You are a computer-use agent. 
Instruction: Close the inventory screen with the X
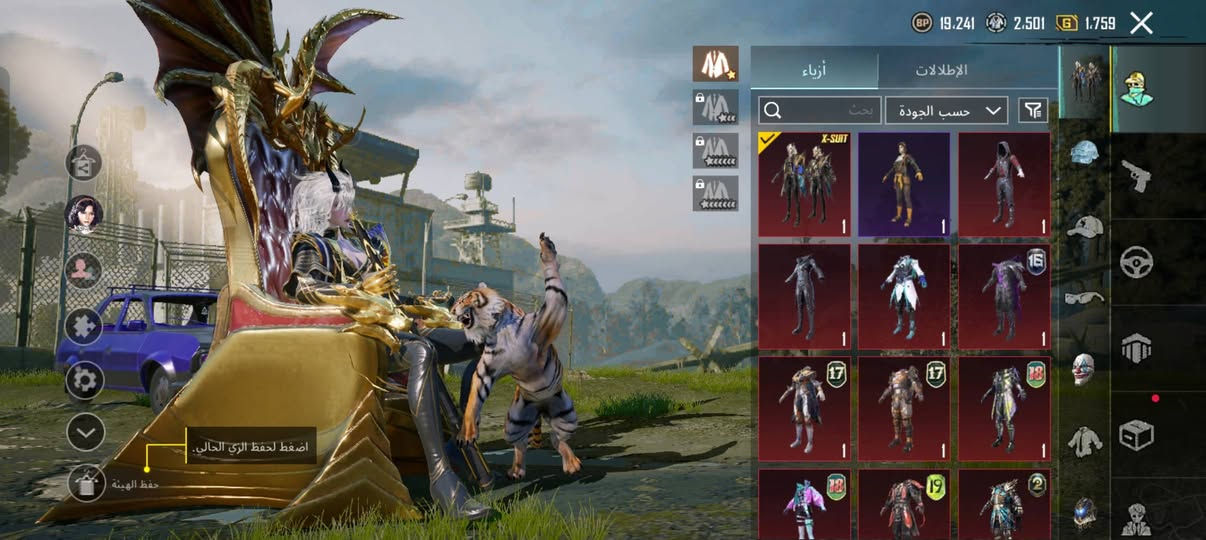pyautogui.click(x=1141, y=23)
